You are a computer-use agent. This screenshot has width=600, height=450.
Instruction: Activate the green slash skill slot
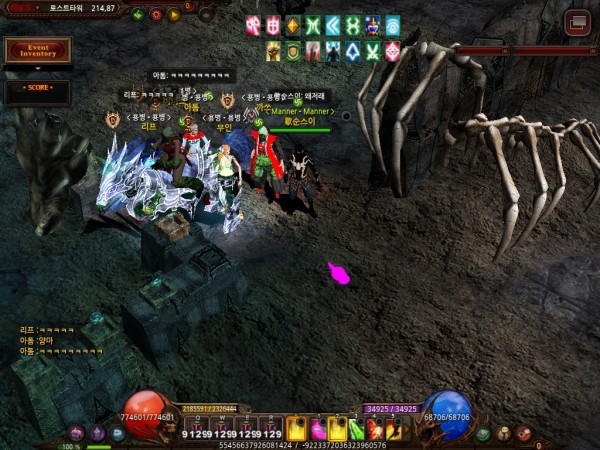[x=357, y=429]
